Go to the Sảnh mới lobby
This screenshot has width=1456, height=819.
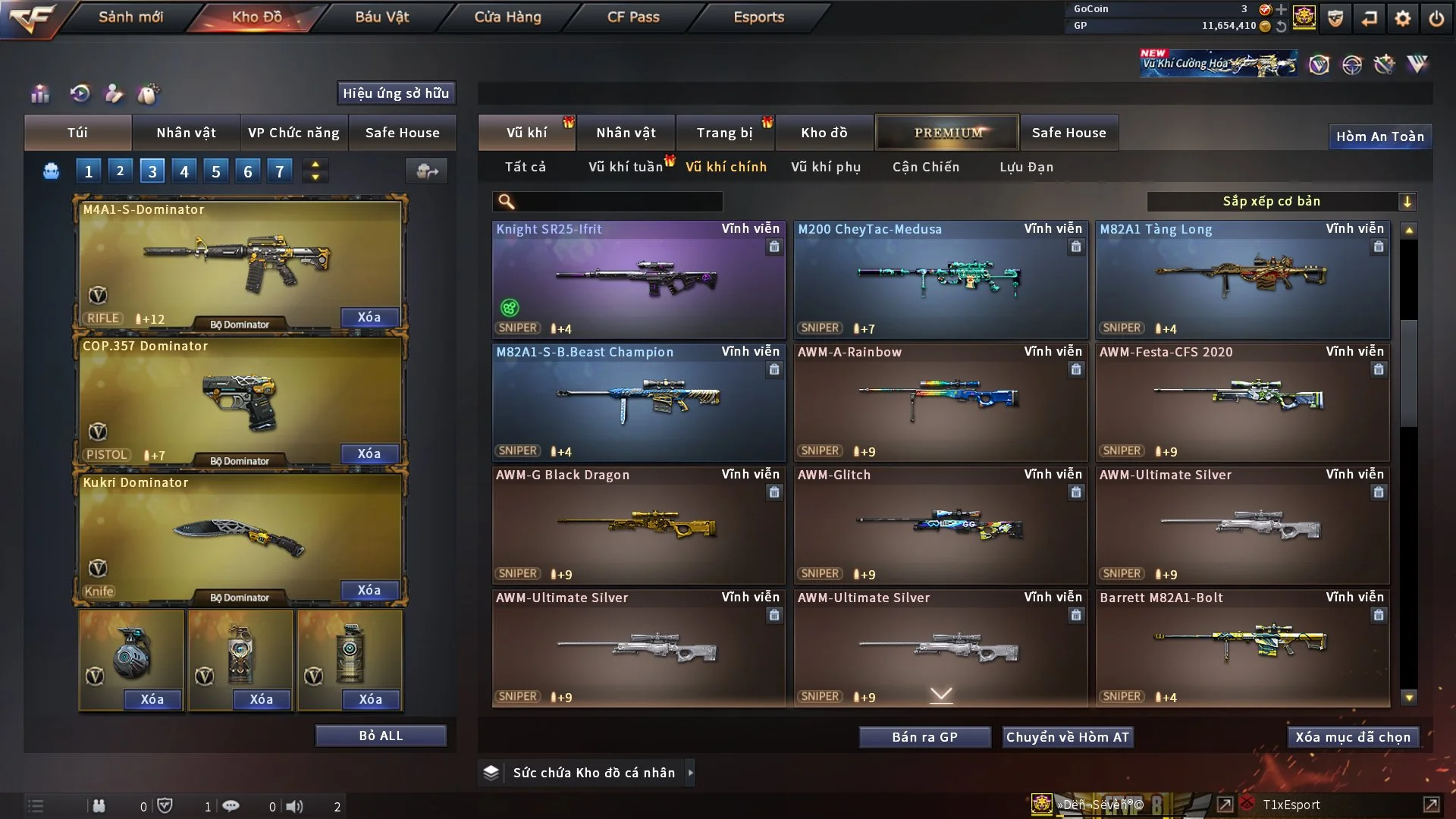130,17
